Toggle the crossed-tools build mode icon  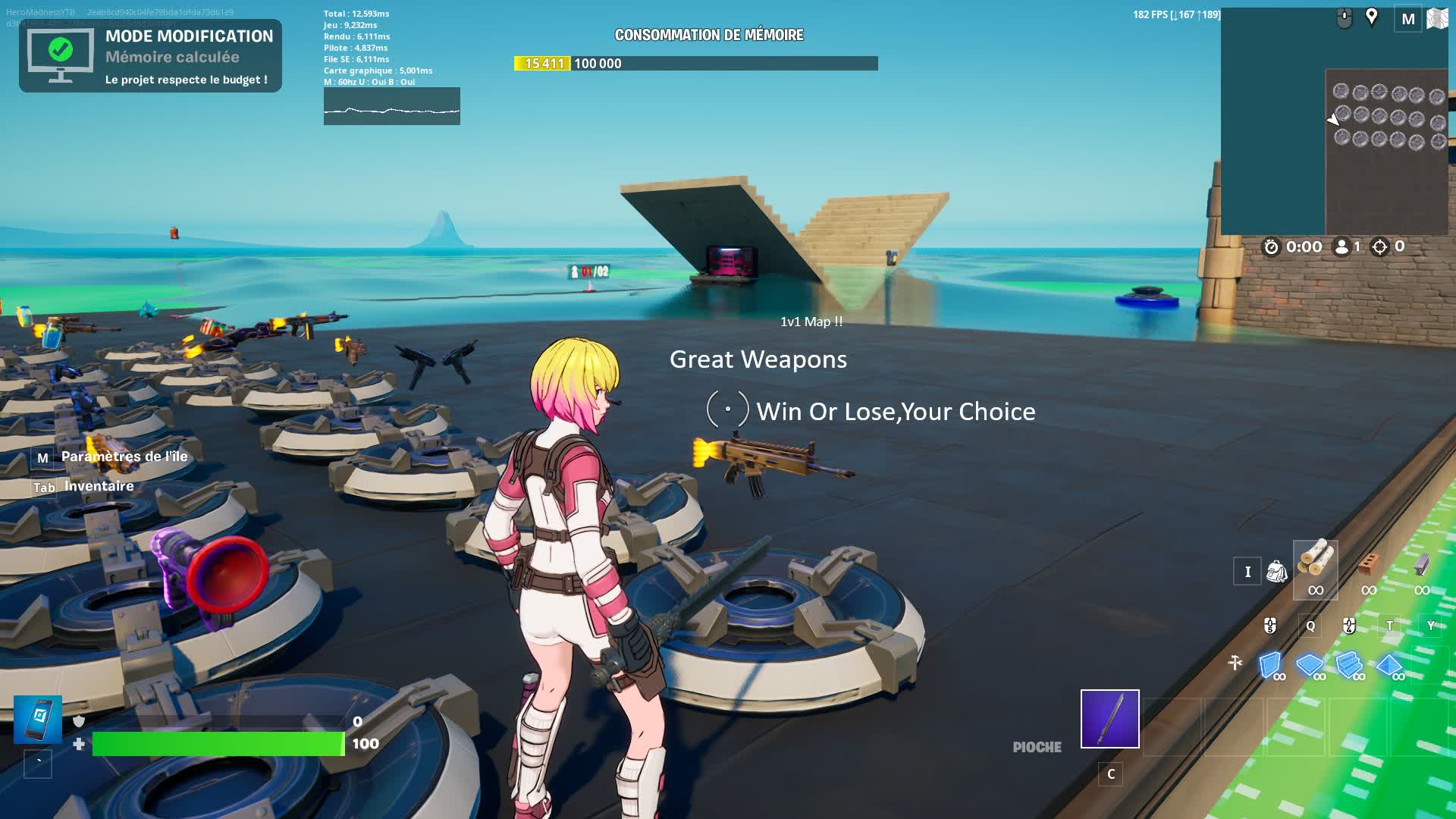tap(1235, 664)
